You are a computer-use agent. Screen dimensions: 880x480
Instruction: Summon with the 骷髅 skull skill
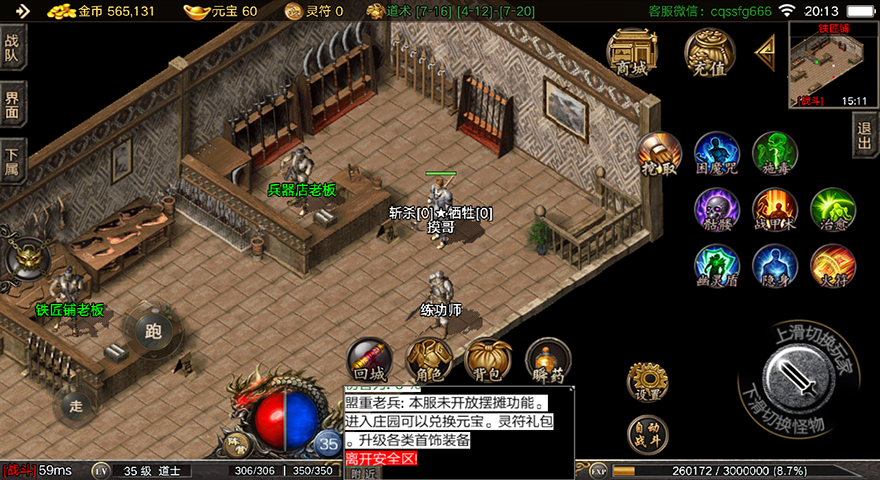pyautogui.click(x=717, y=210)
